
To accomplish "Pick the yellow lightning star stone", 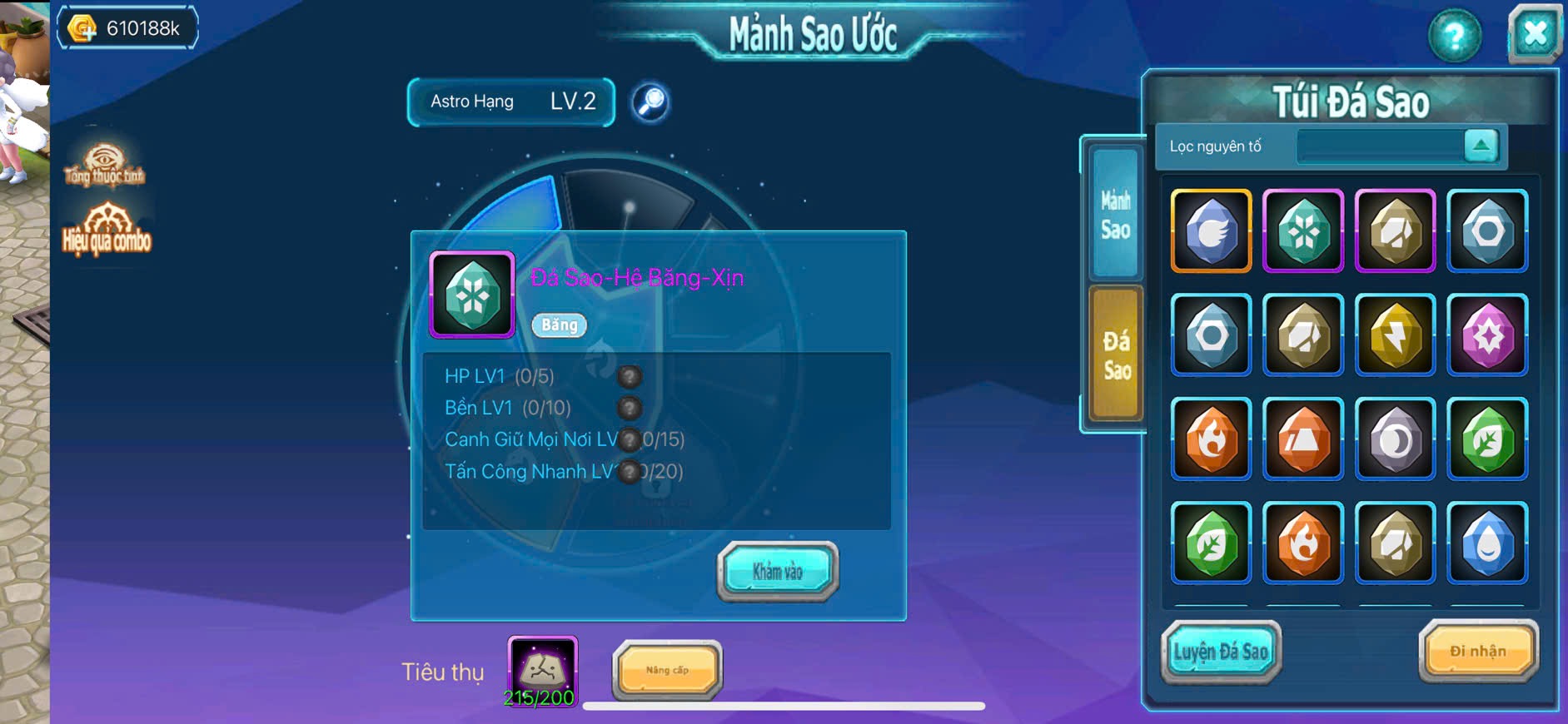I will 1395,335.
